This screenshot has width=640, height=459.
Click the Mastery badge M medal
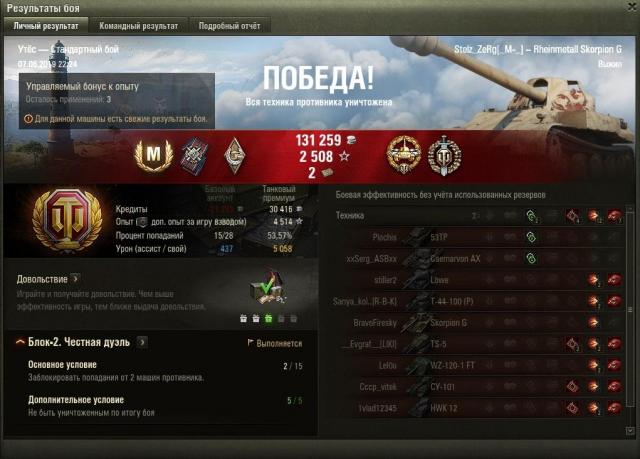pos(155,154)
